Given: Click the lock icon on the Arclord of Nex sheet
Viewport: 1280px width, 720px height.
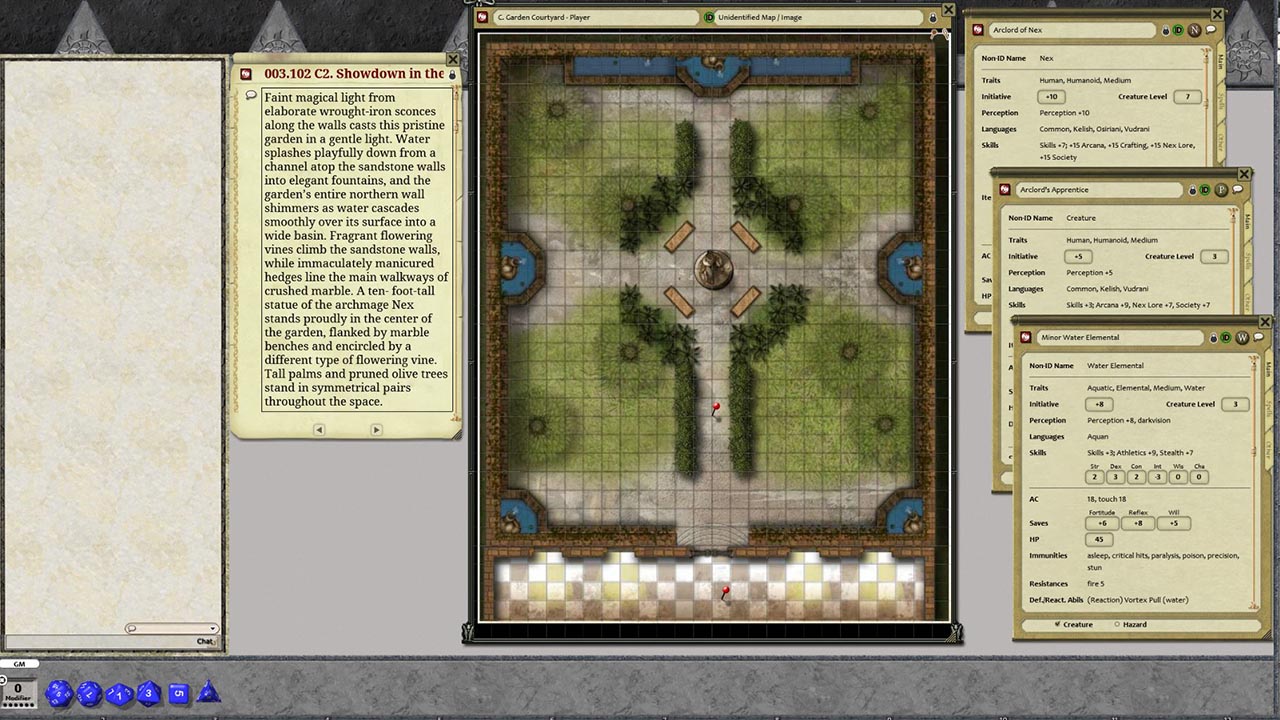Looking at the screenshot, I should point(1165,30).
